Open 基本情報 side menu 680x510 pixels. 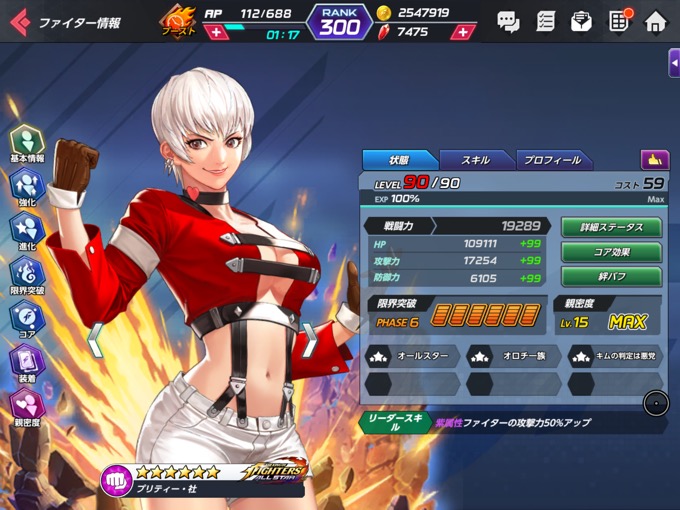[x=27, y=143]
